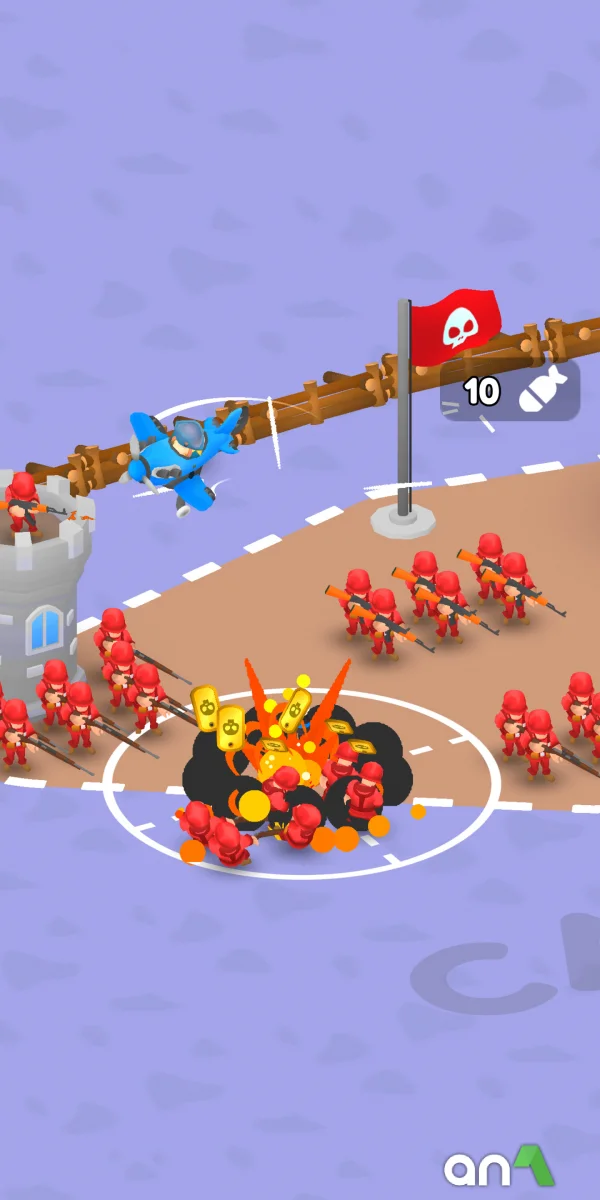The image size is (600, 1200).
Task: Click the AN watermark logo
Action: pyautogui.click(x=499, y=1166)
